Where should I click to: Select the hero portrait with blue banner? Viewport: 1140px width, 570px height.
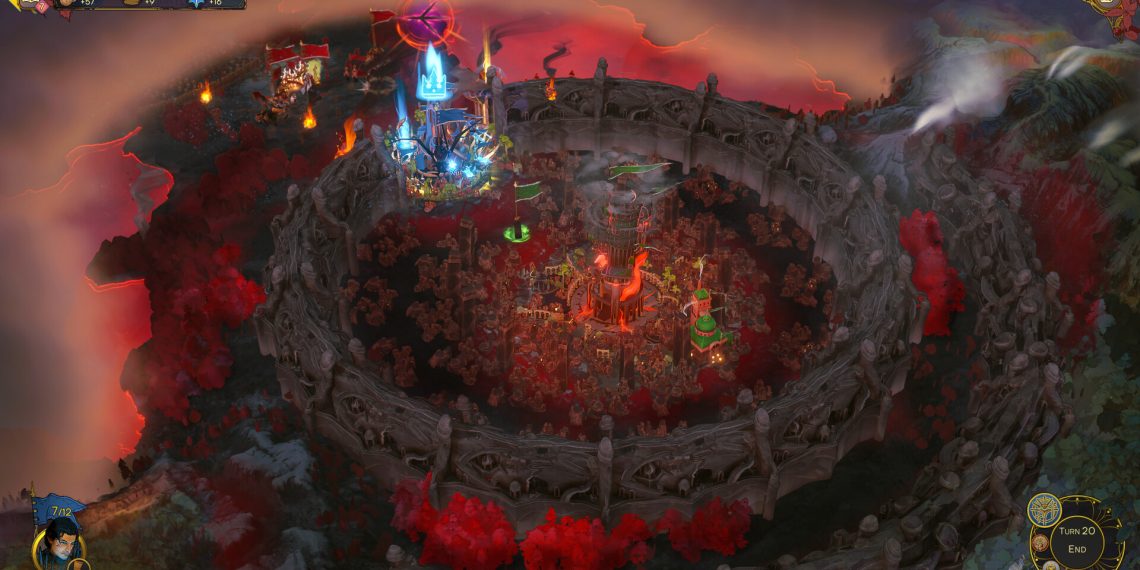tap(59, 541)
